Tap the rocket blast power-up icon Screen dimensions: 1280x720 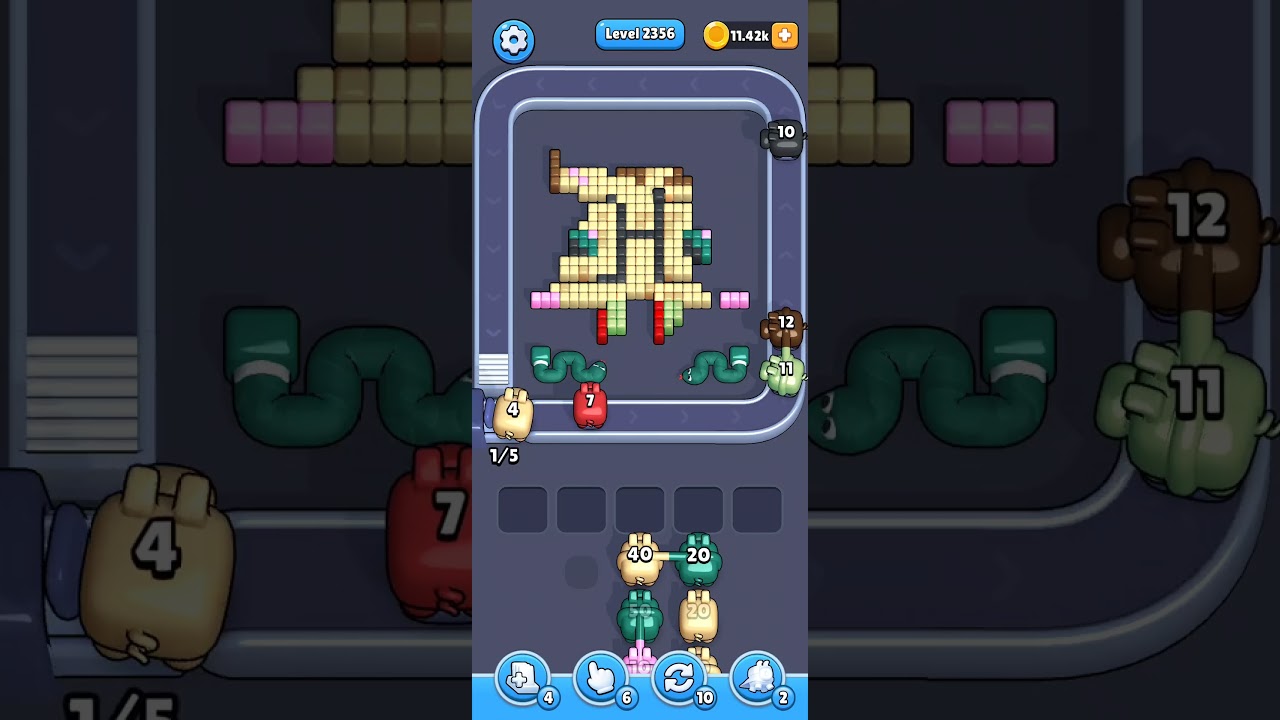[757, 677]
